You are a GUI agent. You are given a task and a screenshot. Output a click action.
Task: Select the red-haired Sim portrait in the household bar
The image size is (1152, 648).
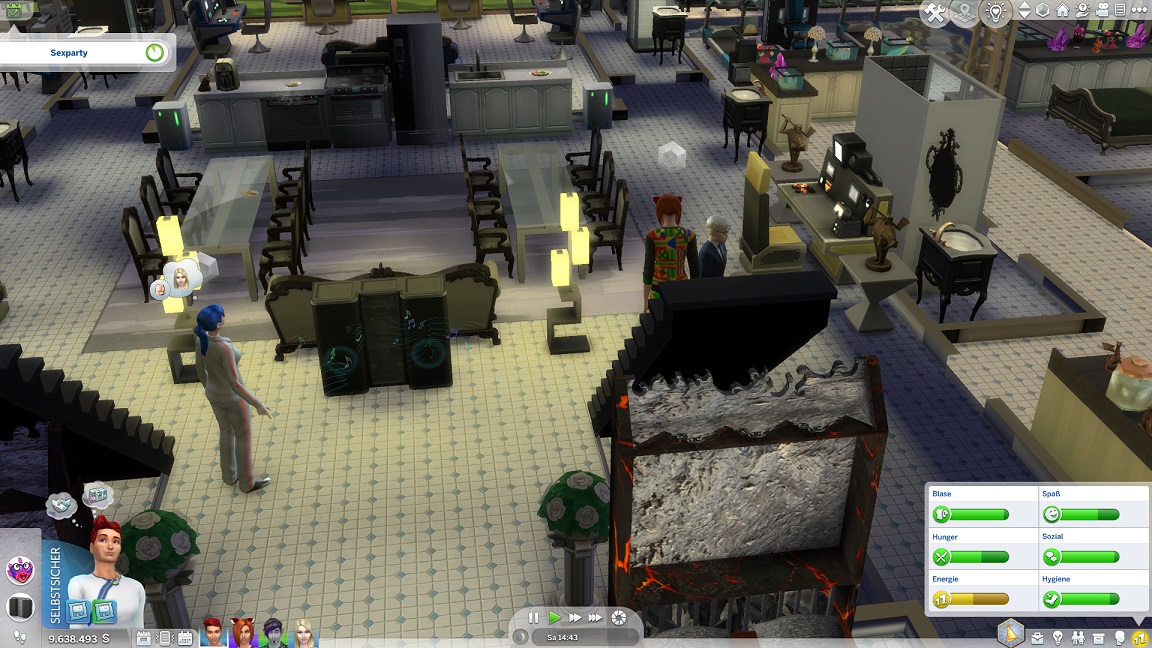click(x=214, y=632)
